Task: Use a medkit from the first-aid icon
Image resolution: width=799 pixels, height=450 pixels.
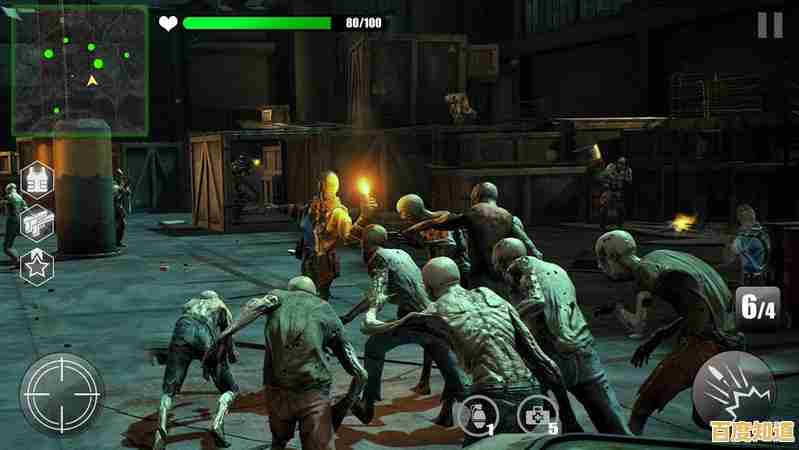Action: pos(537,412)
